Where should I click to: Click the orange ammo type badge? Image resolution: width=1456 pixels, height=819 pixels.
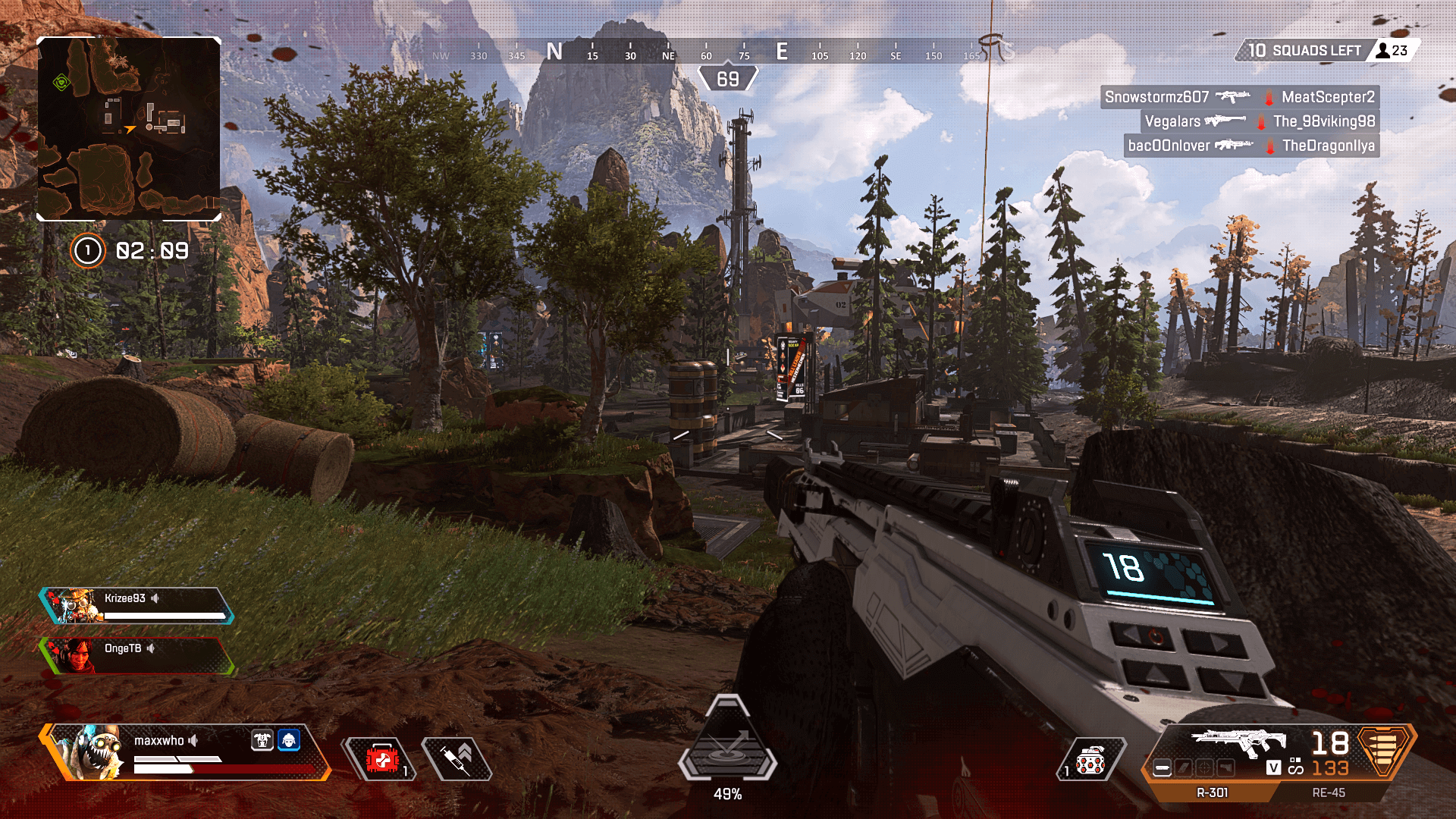point(1384,751)
